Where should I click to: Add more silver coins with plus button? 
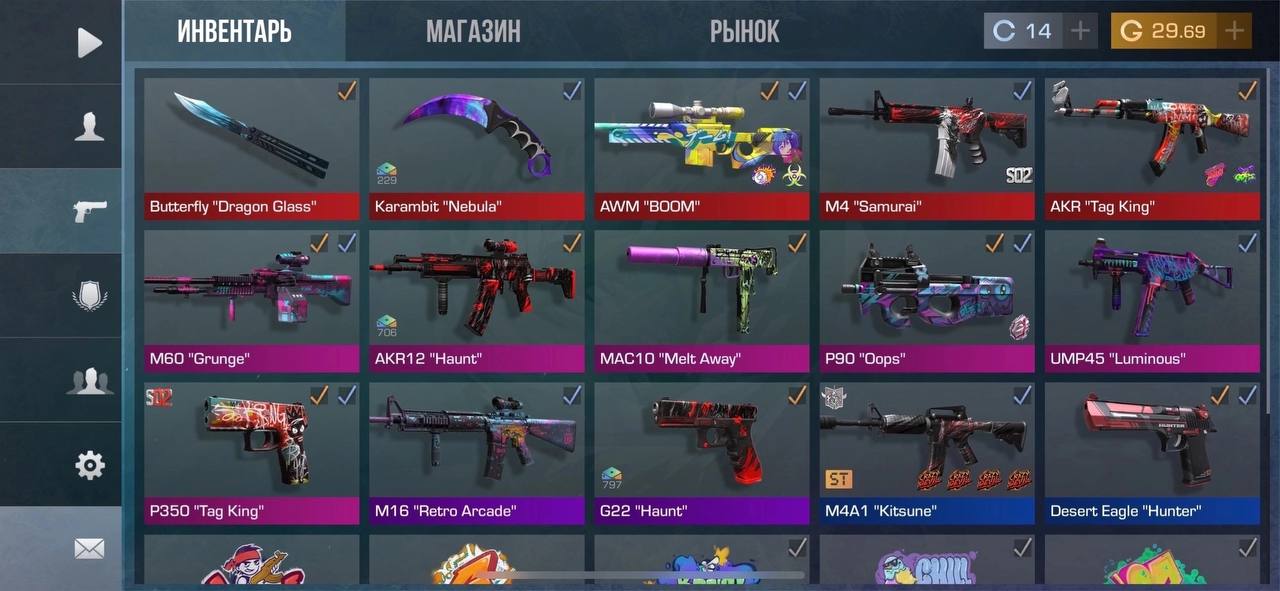1080,31
